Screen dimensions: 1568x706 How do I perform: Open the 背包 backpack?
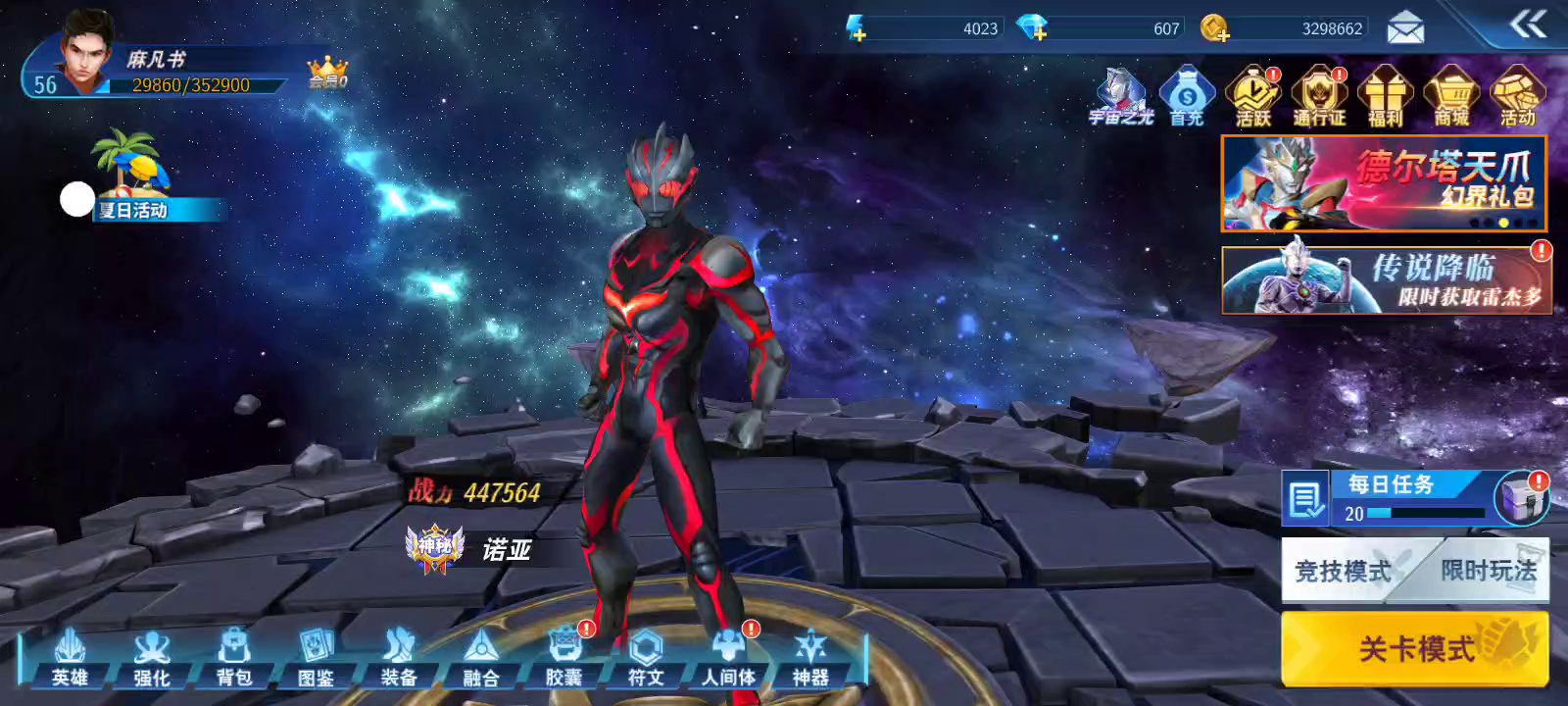pyautogui.click(x=234, y=658)
